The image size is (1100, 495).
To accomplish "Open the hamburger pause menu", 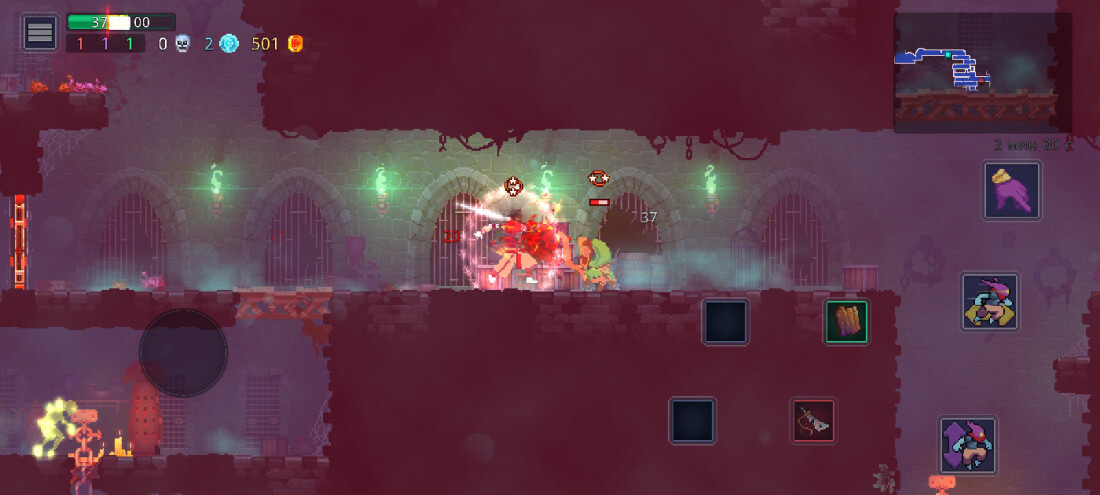I will tap(40, 32).
